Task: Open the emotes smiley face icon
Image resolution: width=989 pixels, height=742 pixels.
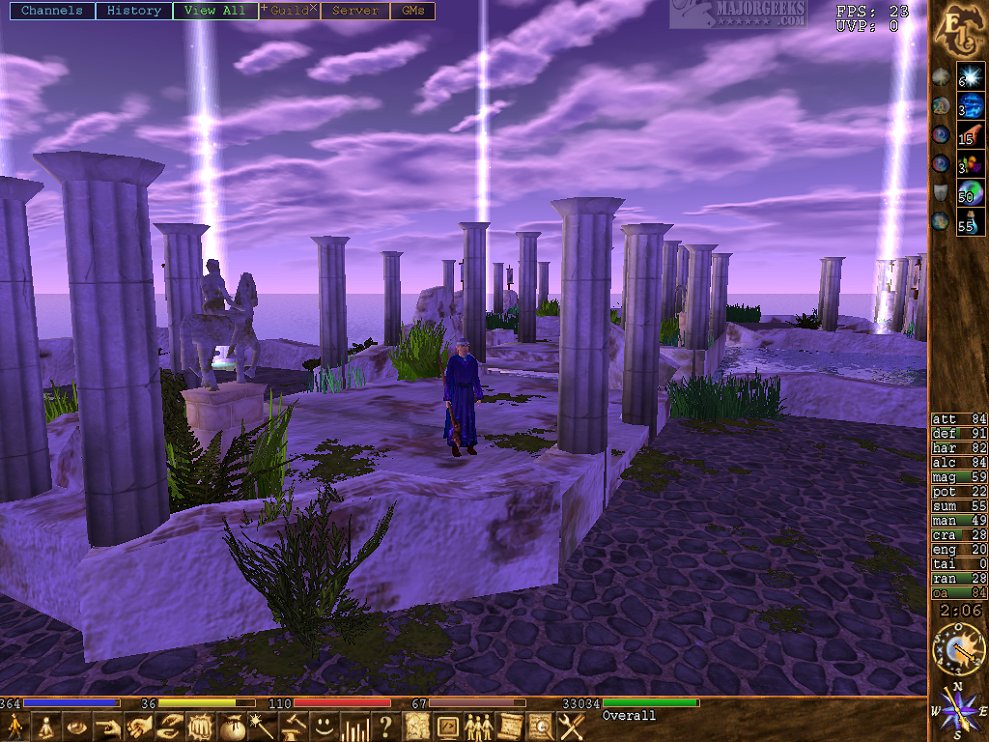Action: point(323,727)
